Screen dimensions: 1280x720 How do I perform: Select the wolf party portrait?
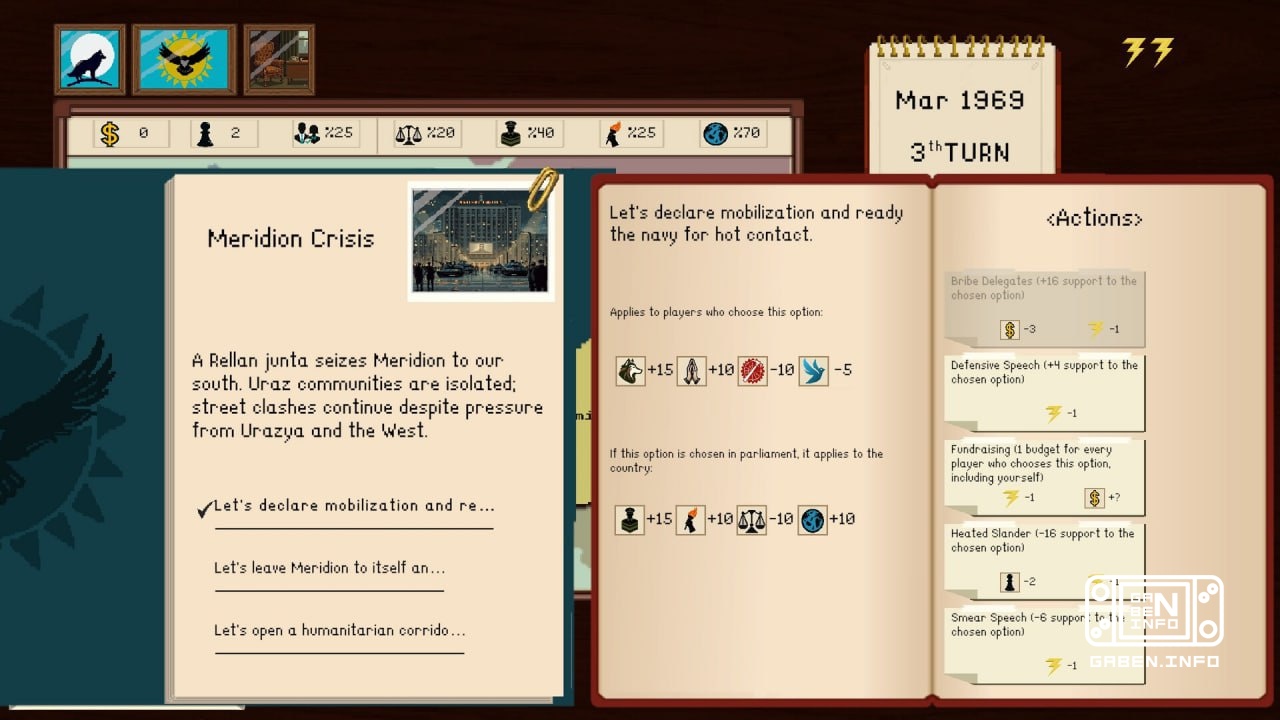coord(89,60)
